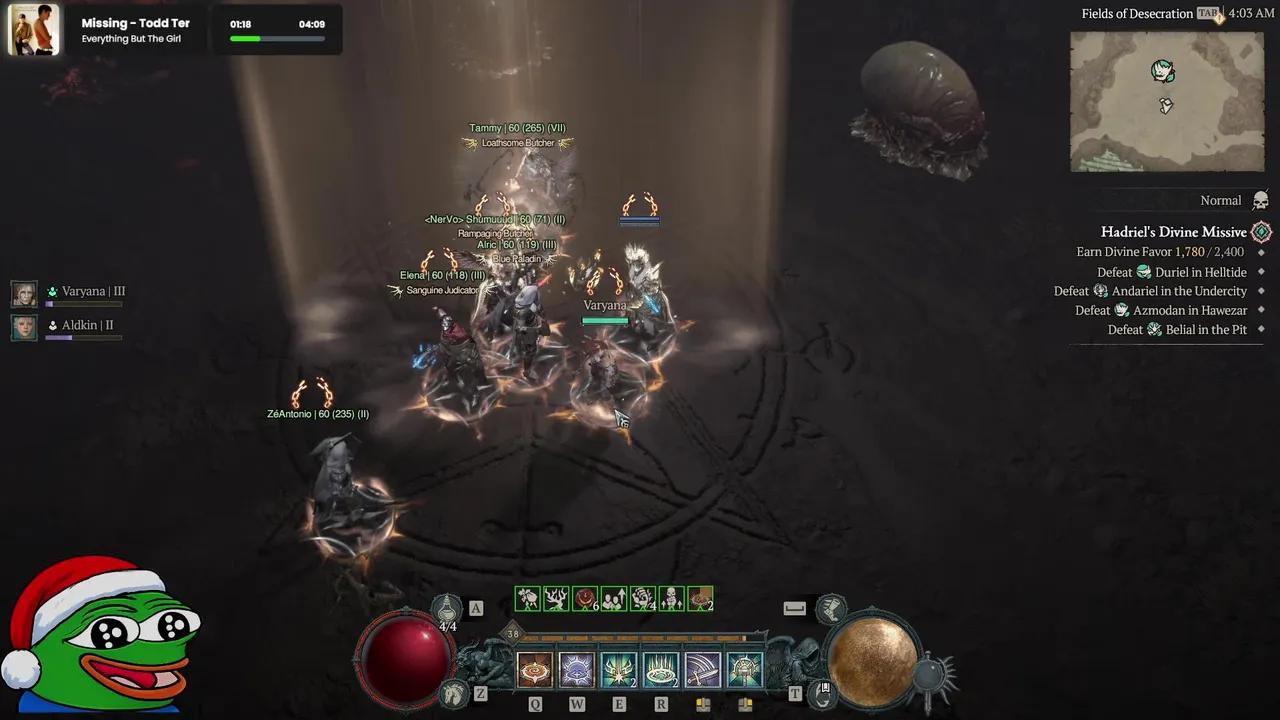Click the healing potion icon
The image size is (1280, 720).
447,607
